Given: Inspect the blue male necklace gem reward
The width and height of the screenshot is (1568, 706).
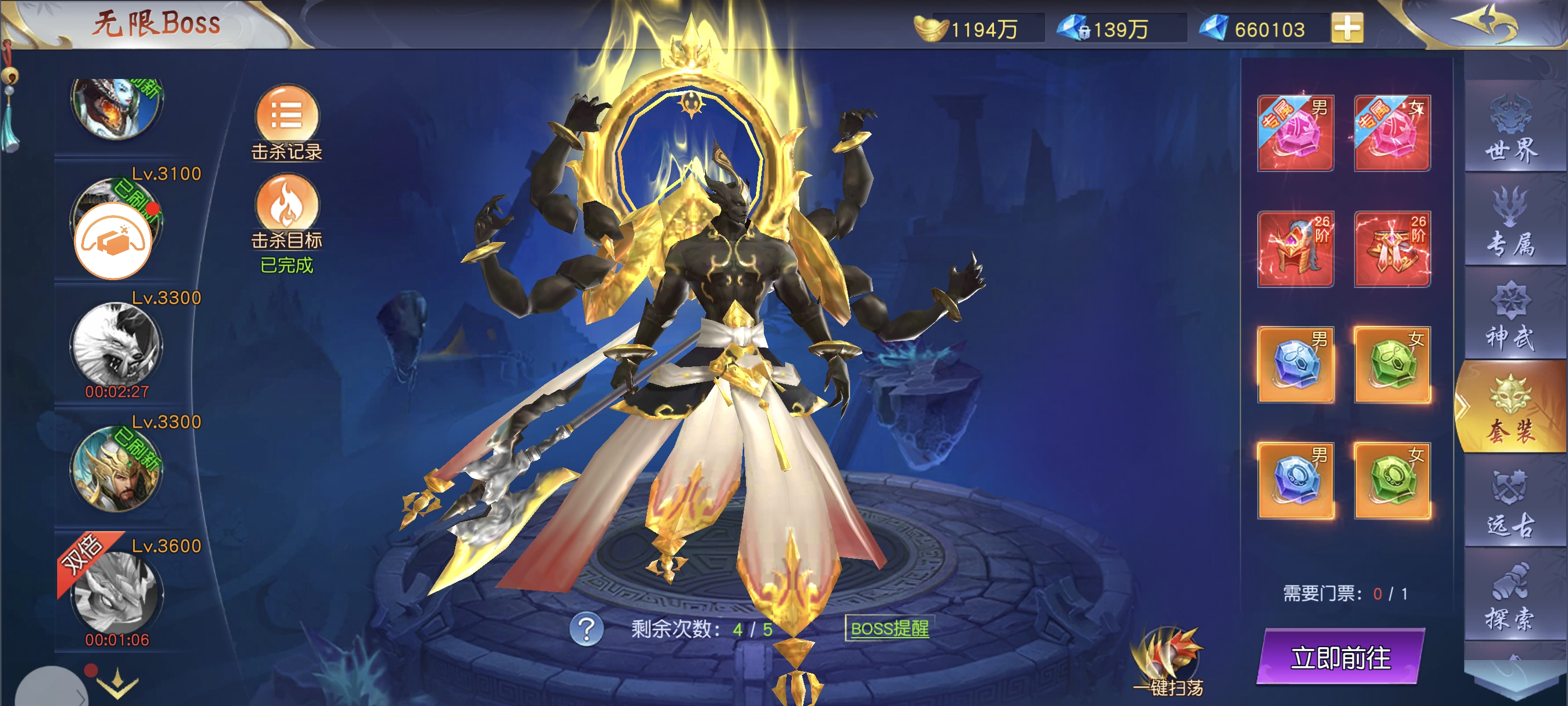Looking at the screenshot, I should [1295, 365].
